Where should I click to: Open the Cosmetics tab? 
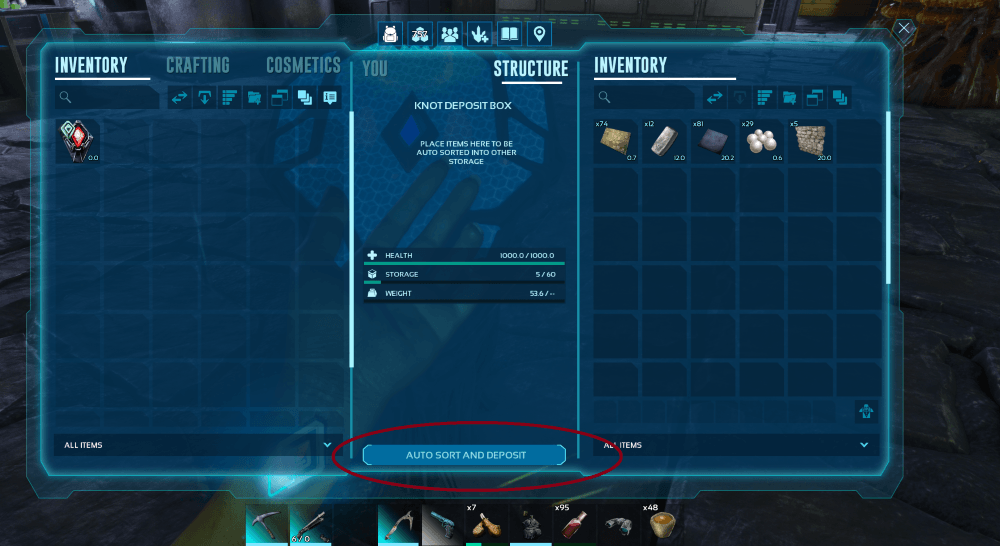click(303, 66)
